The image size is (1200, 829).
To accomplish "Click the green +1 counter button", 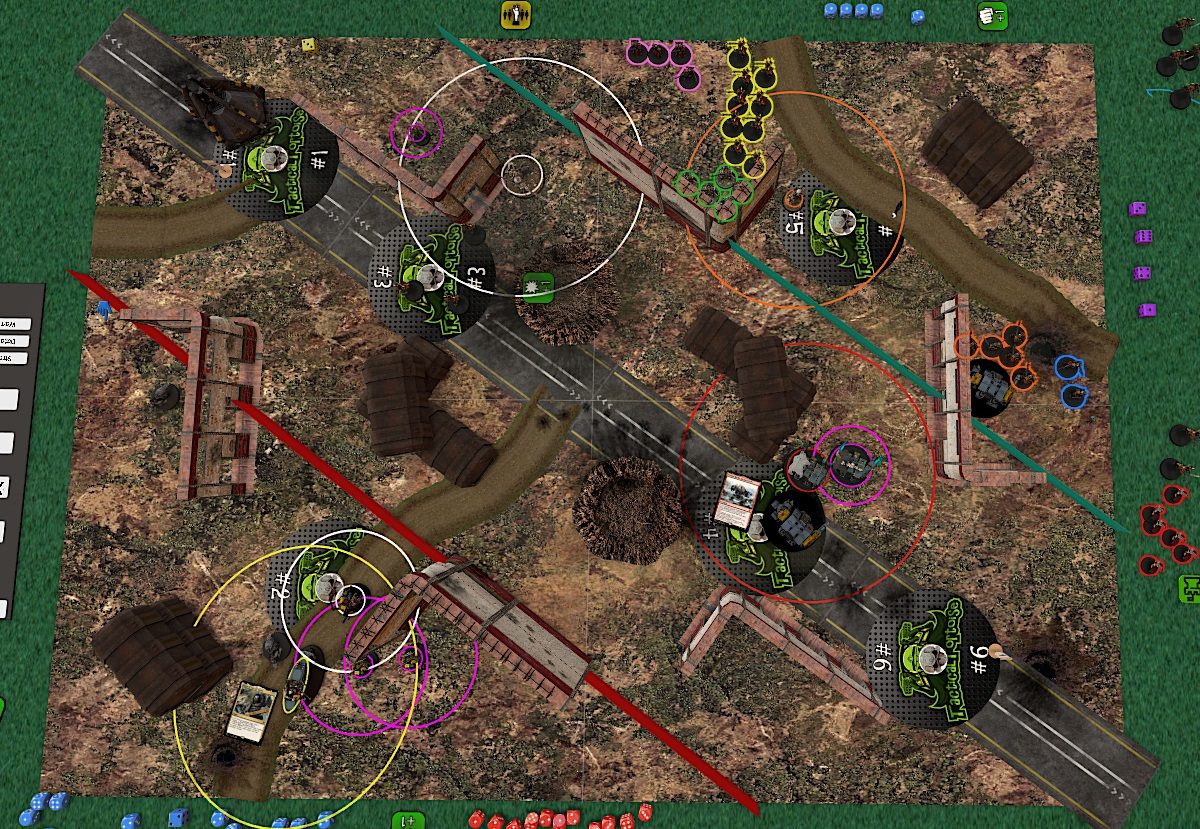I will (x=409, y=820).
